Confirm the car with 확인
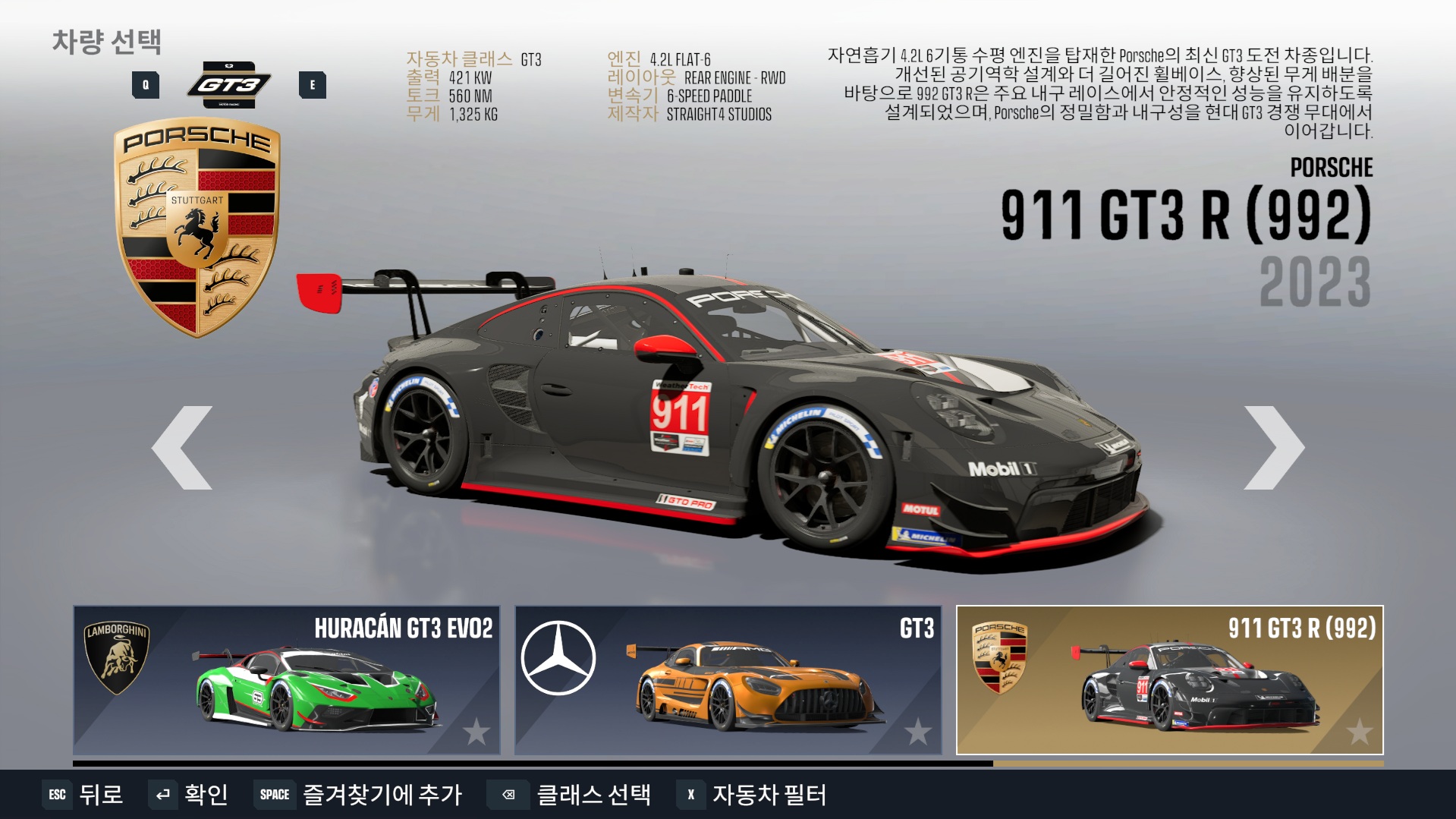 190,795
